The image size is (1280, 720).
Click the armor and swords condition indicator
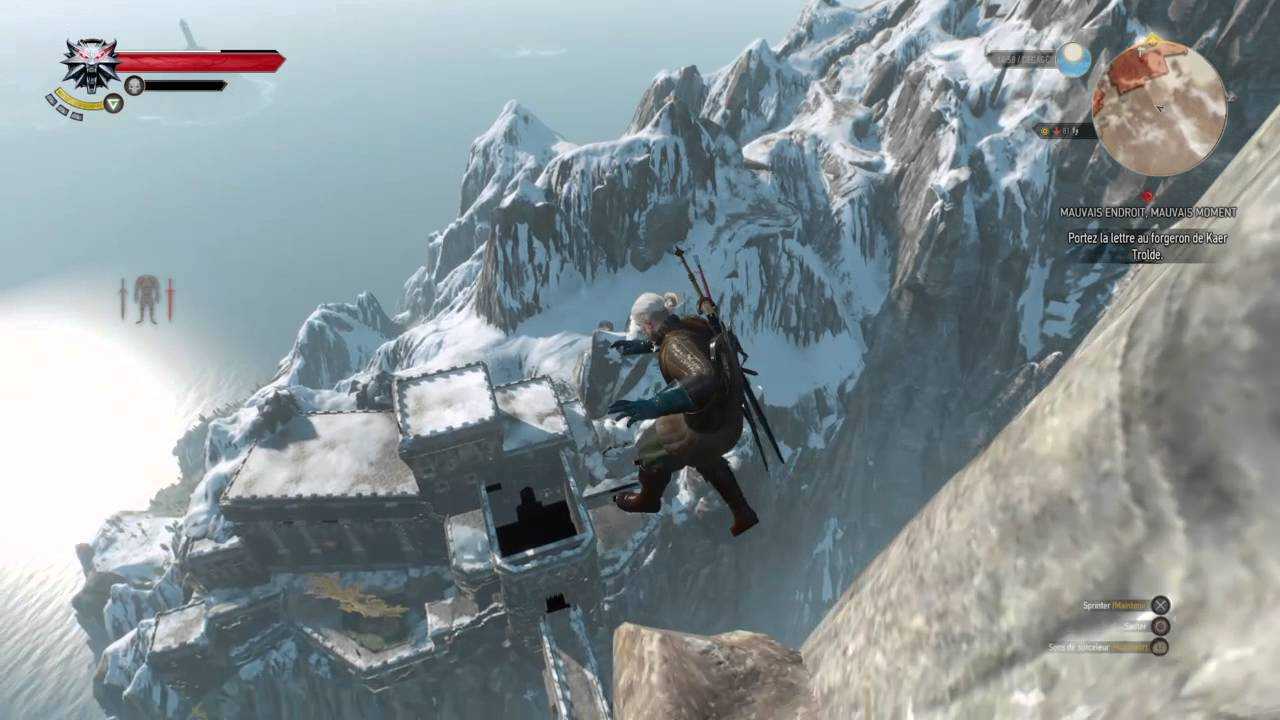pyautogui.click(x=147, y=299)
